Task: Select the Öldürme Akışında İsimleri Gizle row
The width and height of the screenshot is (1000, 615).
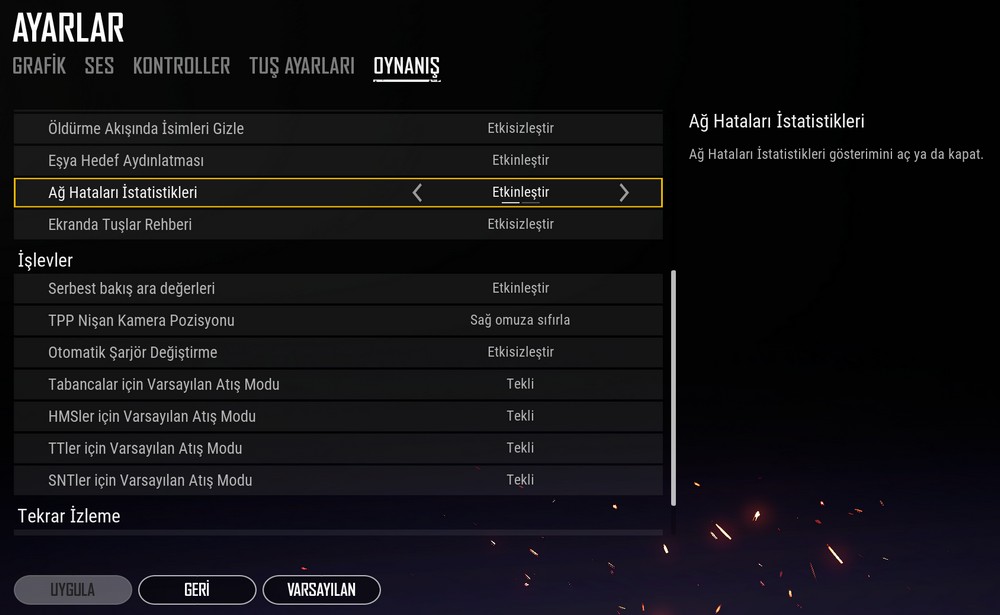Action: click(338, 129)
